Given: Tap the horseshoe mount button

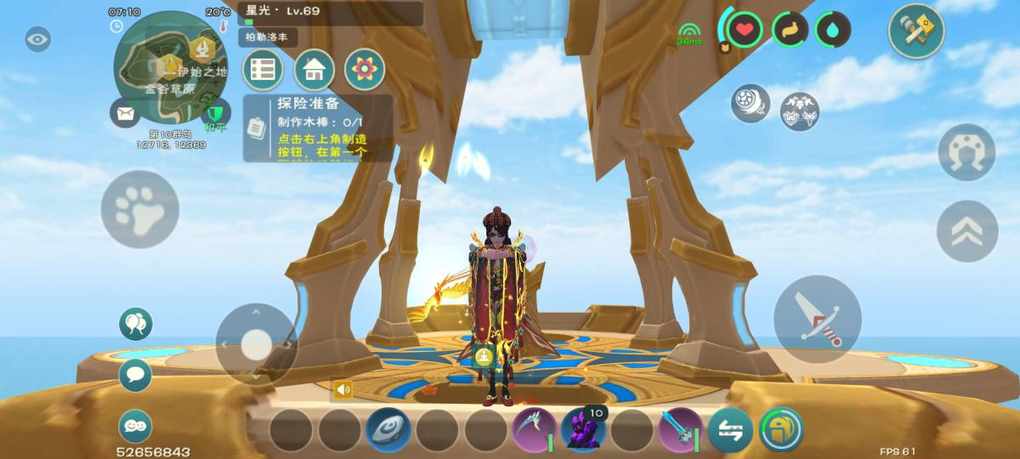Looking at the screenshot, I should [966, 152].
